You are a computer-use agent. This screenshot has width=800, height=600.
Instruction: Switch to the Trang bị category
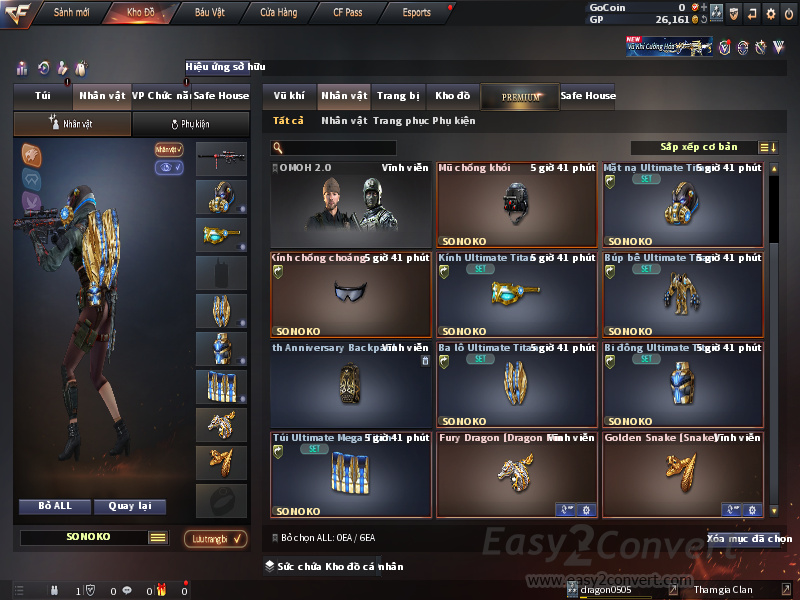click(398, 96)
